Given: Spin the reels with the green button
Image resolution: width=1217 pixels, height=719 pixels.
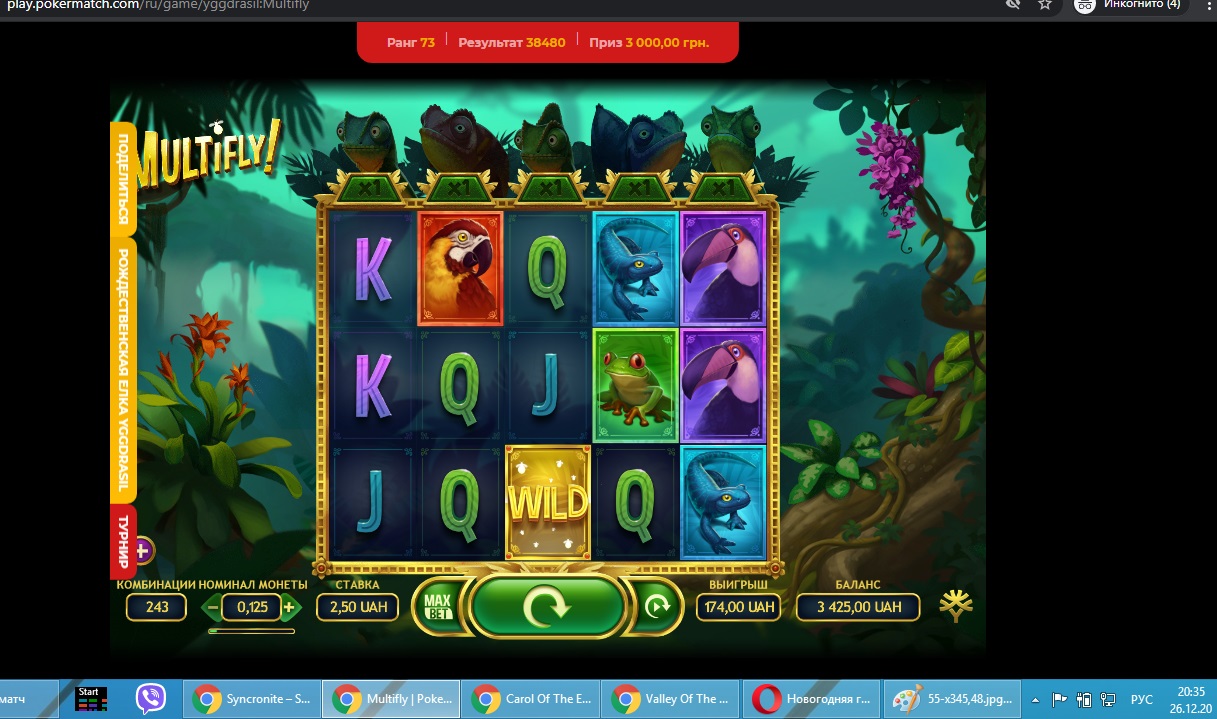Looking at the screenshot, I should point(548,606).
